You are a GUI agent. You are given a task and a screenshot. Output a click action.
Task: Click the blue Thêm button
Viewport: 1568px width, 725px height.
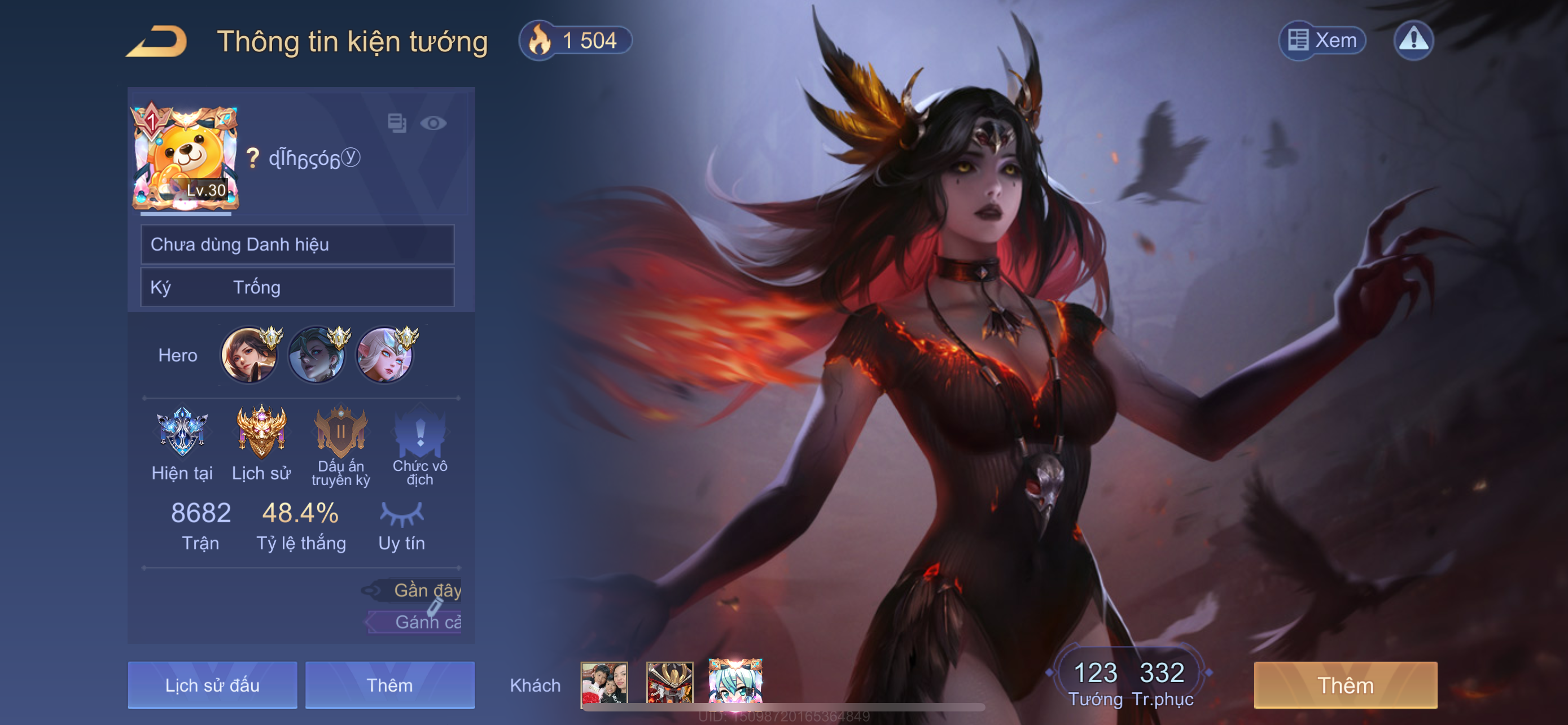tap(389, 685)
